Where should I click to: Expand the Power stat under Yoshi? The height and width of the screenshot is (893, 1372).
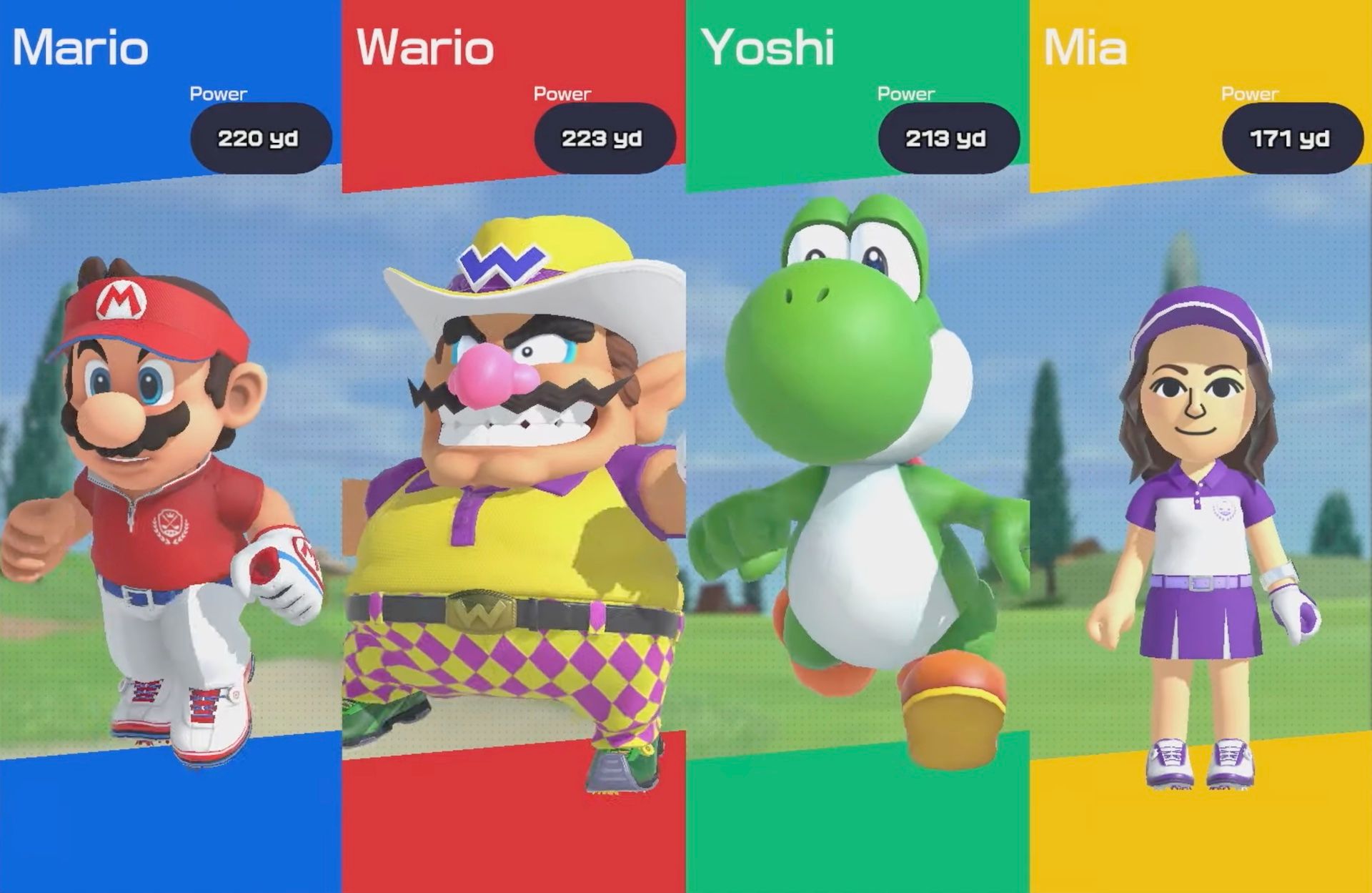(x=906, y=93)
